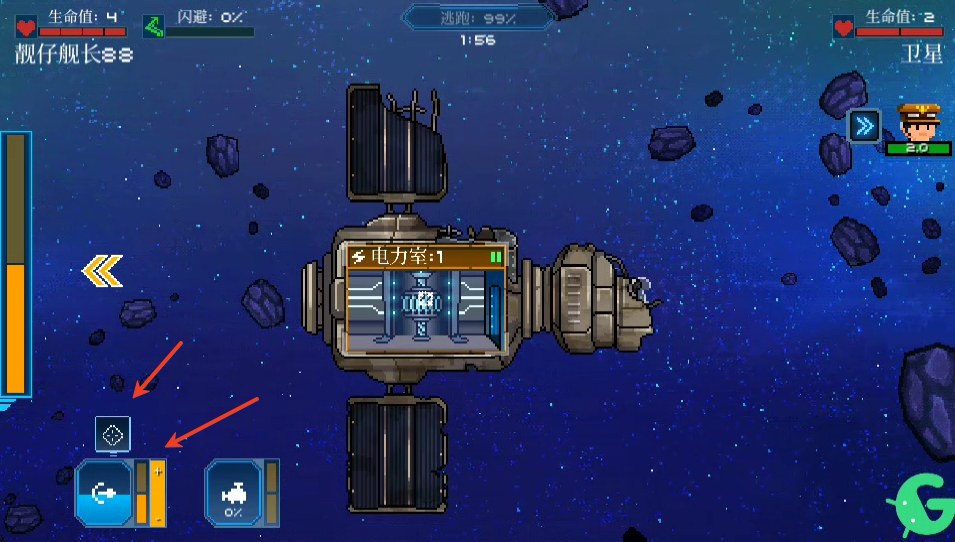Select the 电力室 power room

[425, 298]
